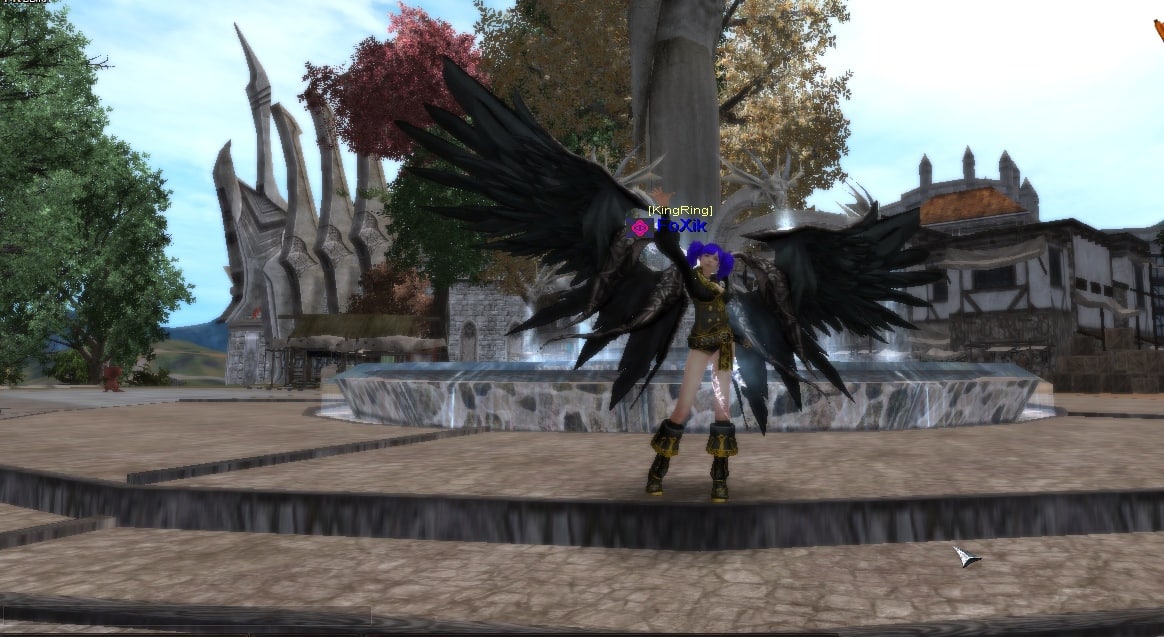Image resolution: width=1164 pixels, height=637 pixels.
Task: Click the empty chat input bar
Action: pos(185,615)
